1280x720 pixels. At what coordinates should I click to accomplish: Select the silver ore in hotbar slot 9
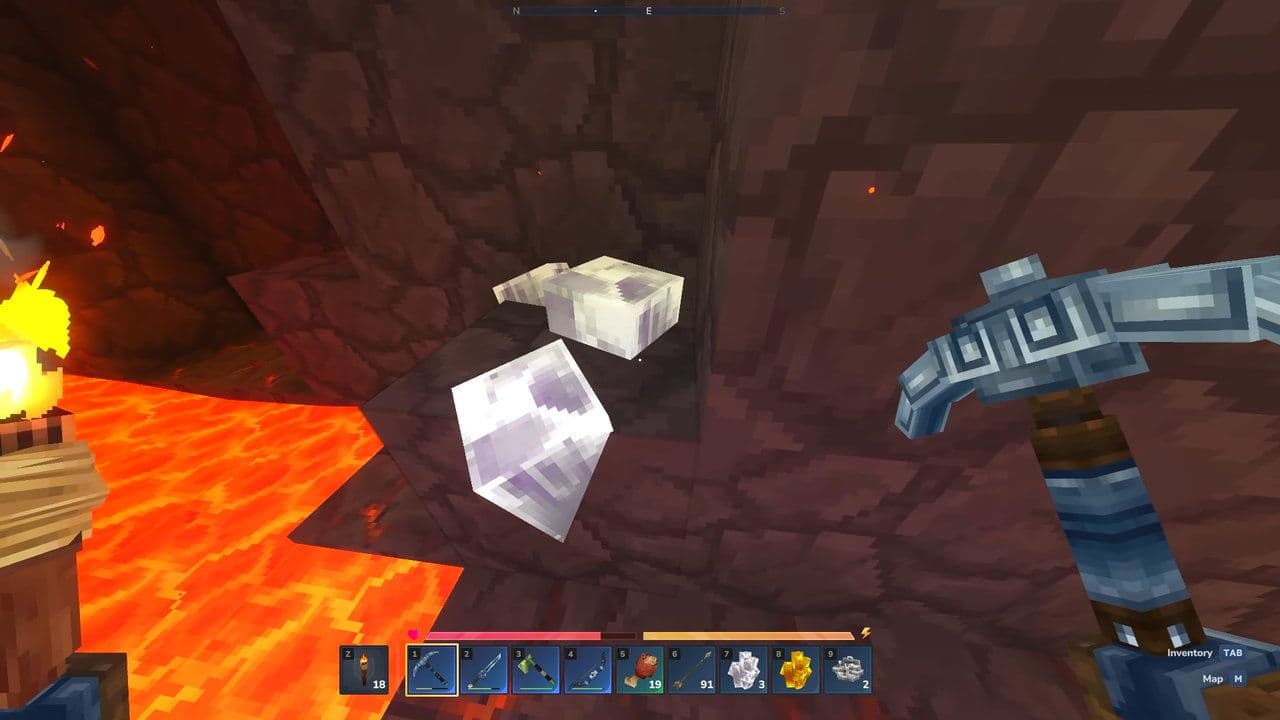click(847, 670)
